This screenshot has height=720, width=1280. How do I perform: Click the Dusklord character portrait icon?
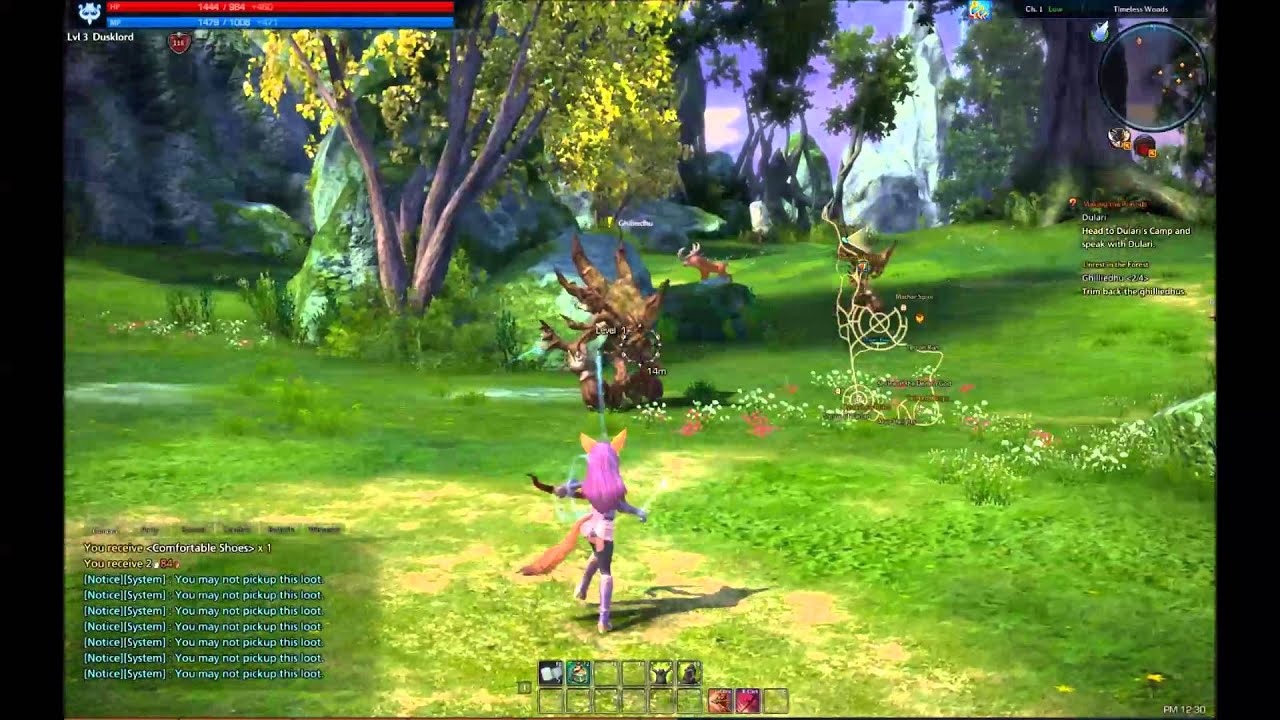click(89, 13)
